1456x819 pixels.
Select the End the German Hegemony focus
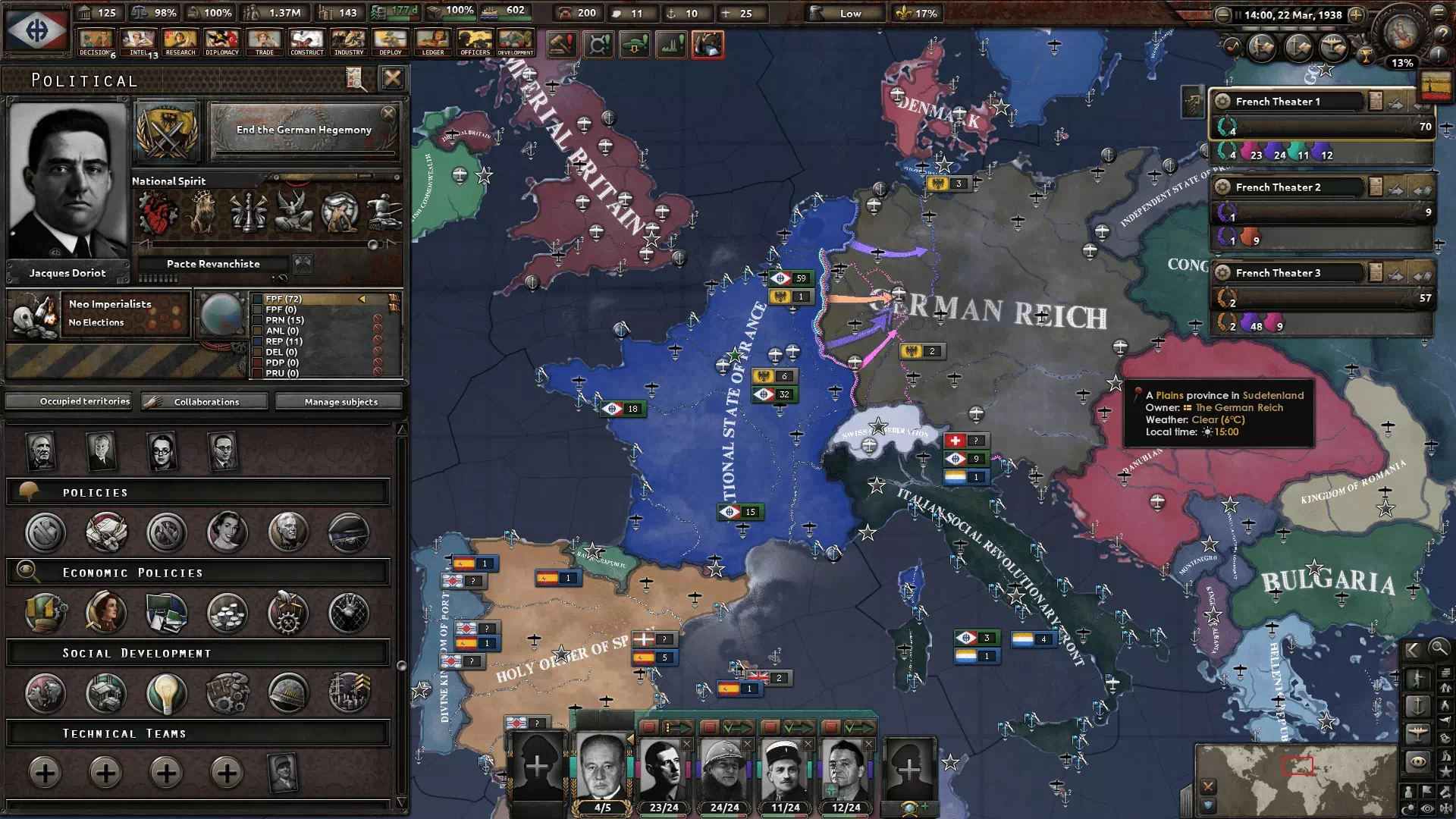[x=303, y=130]
